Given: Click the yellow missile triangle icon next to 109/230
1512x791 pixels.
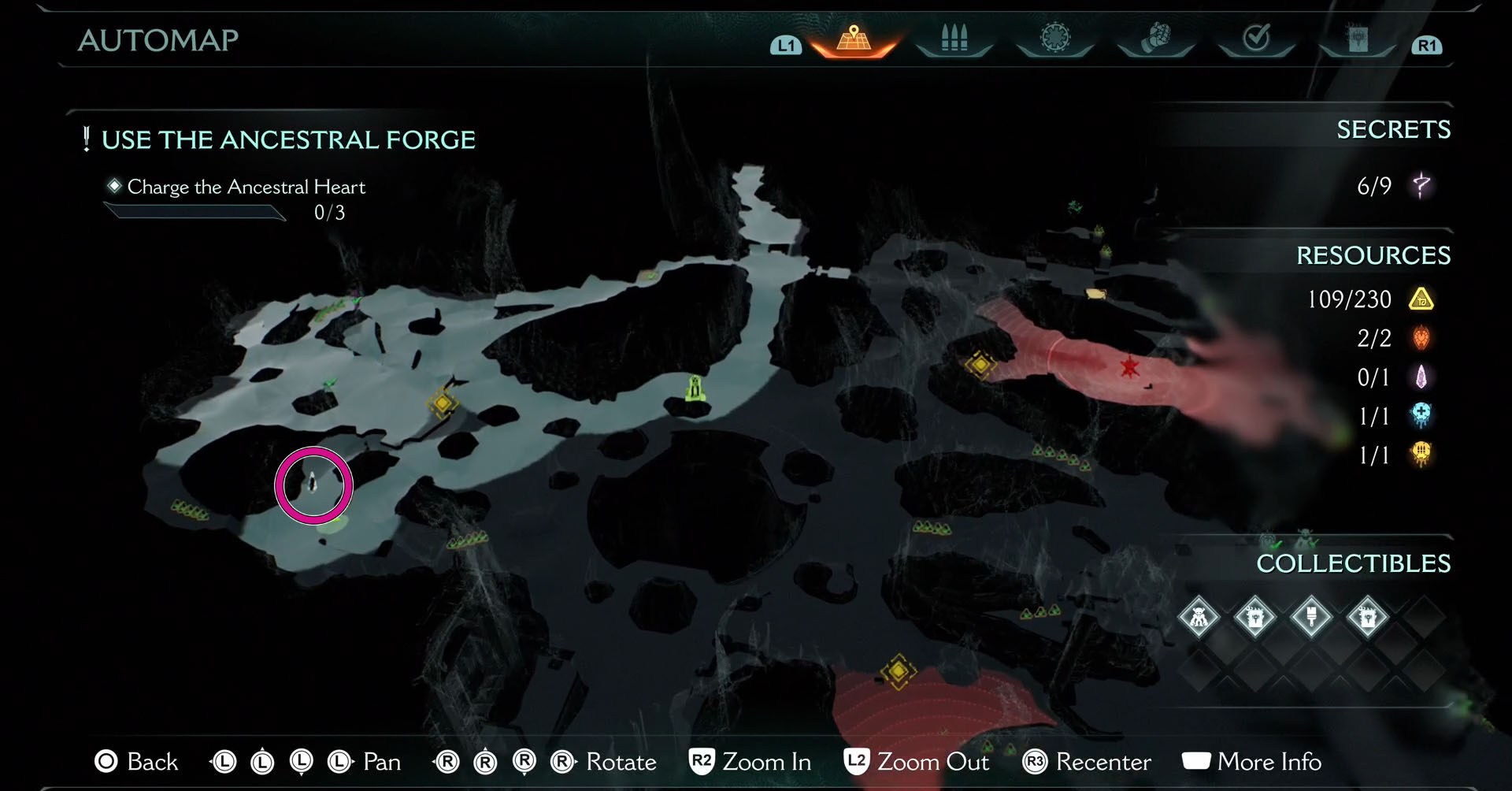Looking at the screenshot, I should (x=1423, y=300).
